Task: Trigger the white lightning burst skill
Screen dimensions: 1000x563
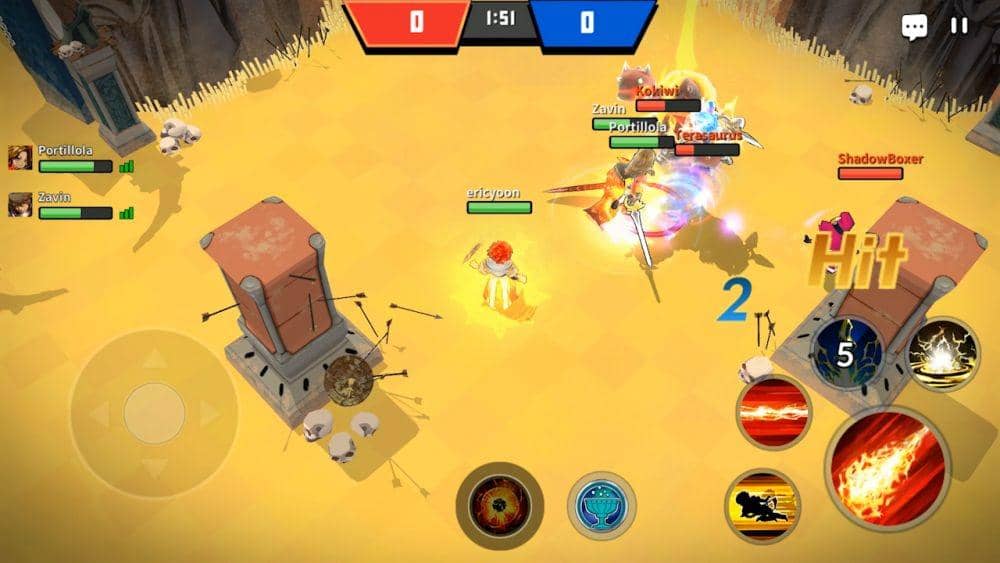Action: (x=942, y=355)
